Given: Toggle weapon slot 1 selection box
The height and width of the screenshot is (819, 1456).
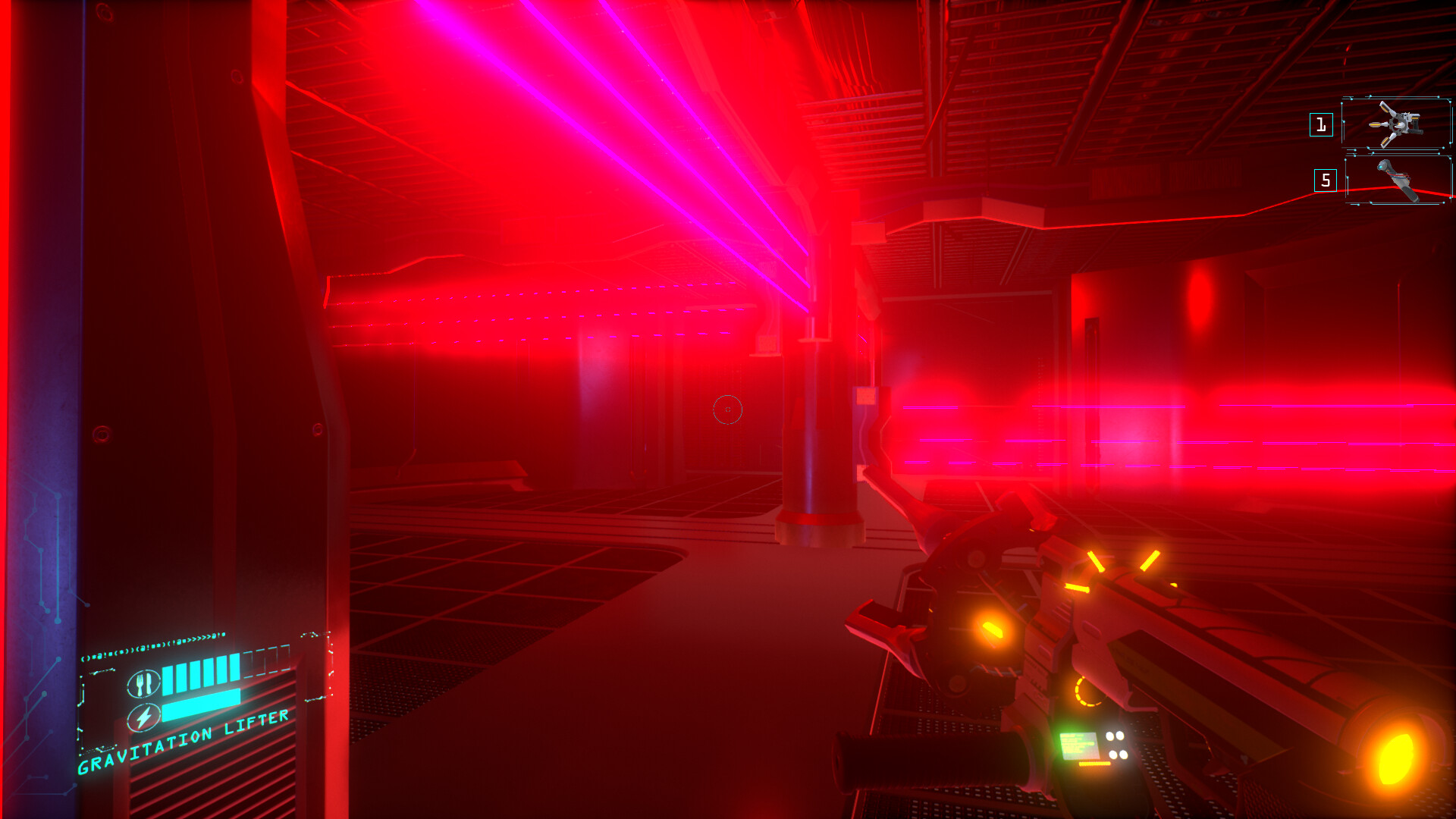Looking at the screenshot, I should [1321, 125].
